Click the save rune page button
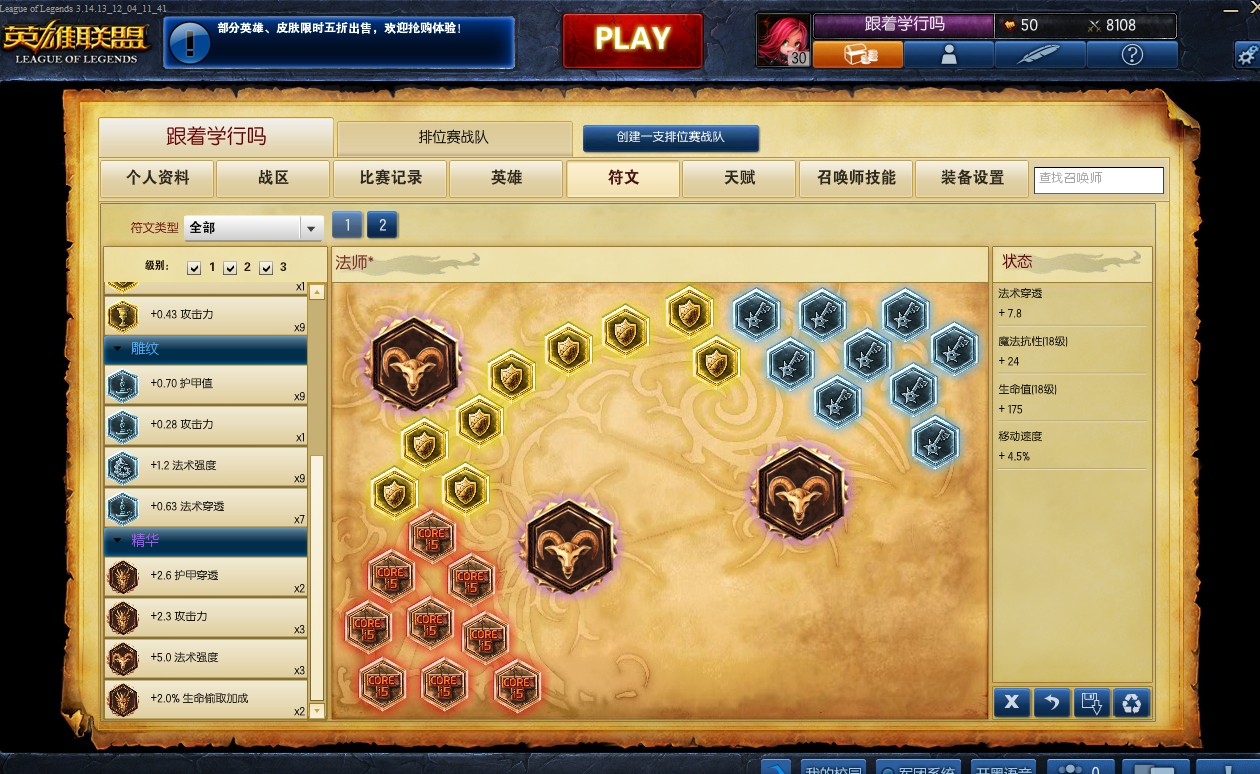This screenshot has width=1260, height=774. (x=1091, y=702)
